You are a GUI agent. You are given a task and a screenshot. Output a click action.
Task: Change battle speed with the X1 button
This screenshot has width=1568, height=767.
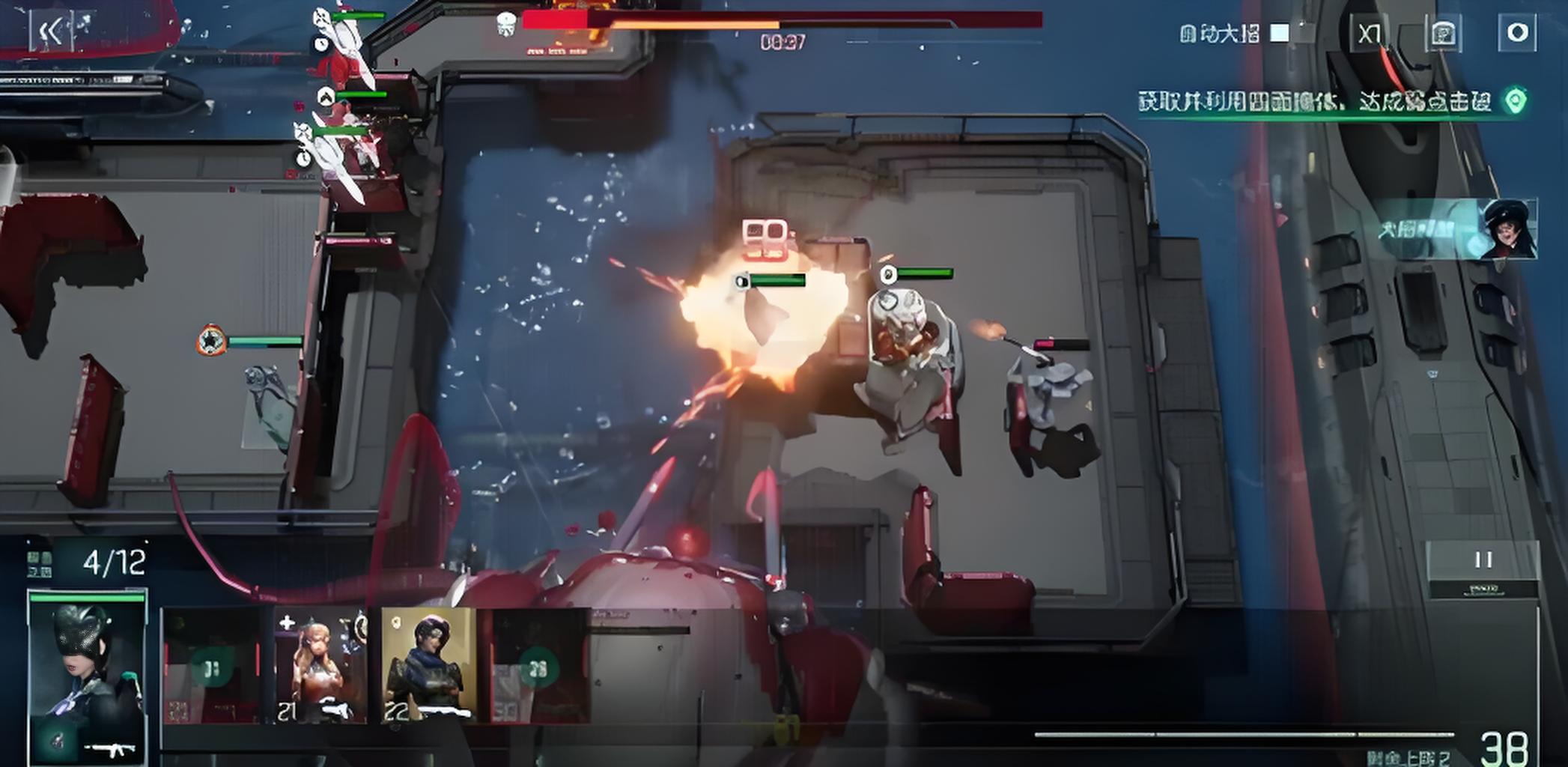coord(1370,34)
